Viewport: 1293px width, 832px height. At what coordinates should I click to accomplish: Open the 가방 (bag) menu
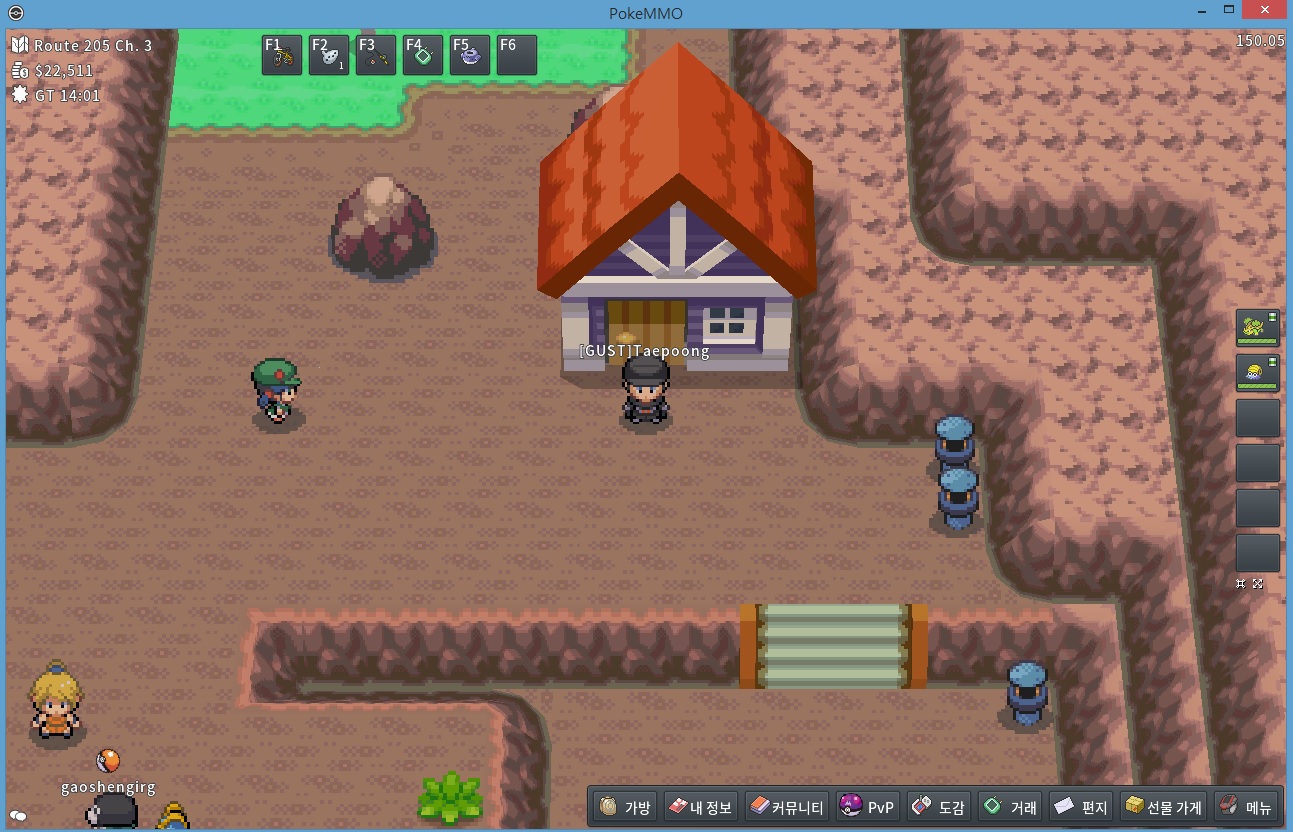(x=625, y=806)
